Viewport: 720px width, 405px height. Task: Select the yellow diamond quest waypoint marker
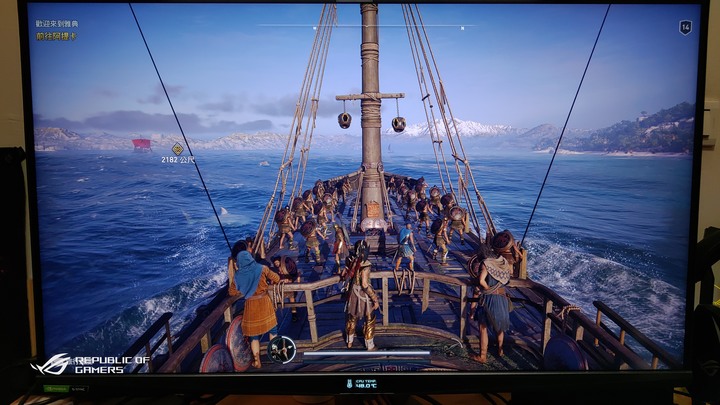click(178, 148)
